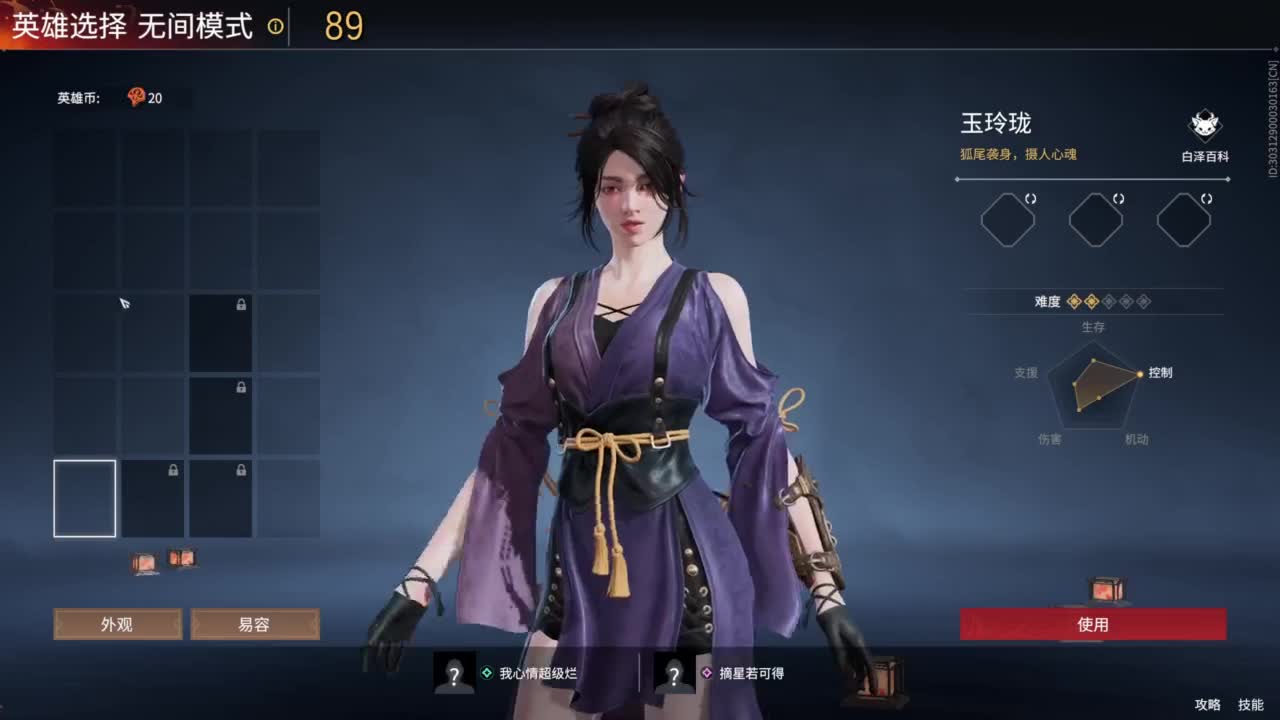Expand hotkey marker on first skill slot

1030,199
